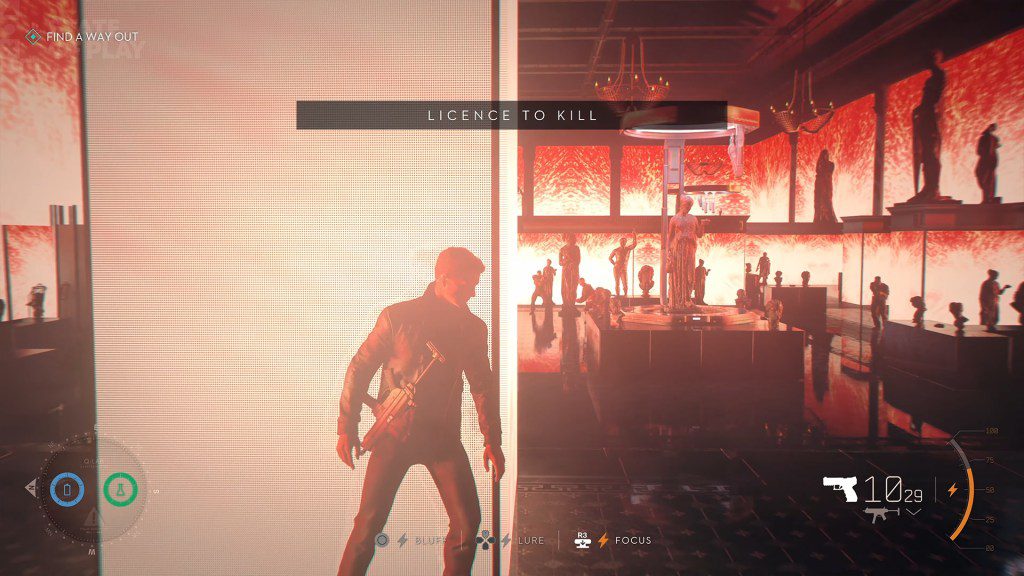
Task: Activate the Focus ability label
Action: pos(631,540)
